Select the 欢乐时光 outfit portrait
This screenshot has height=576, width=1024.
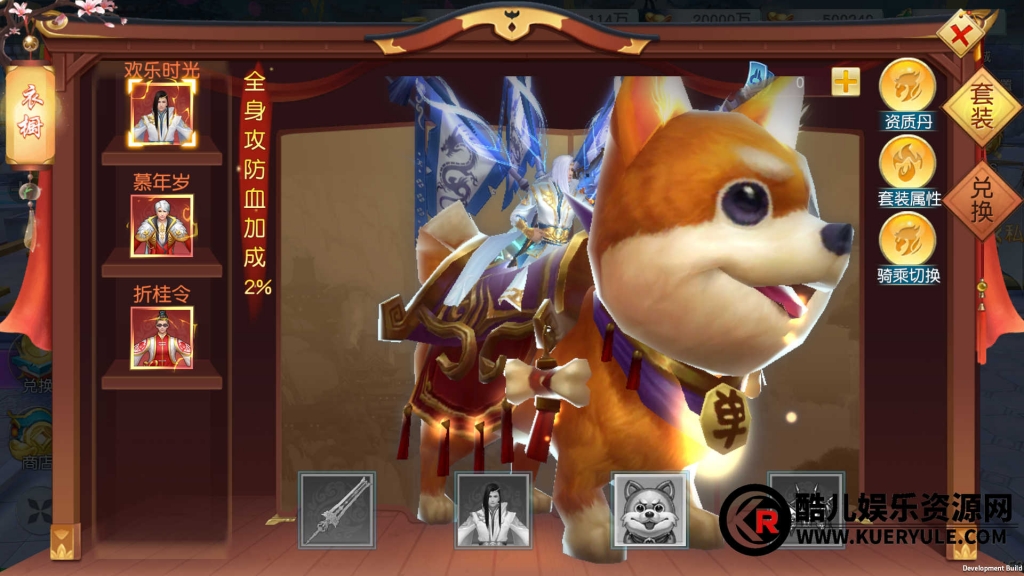pos(161,112)
